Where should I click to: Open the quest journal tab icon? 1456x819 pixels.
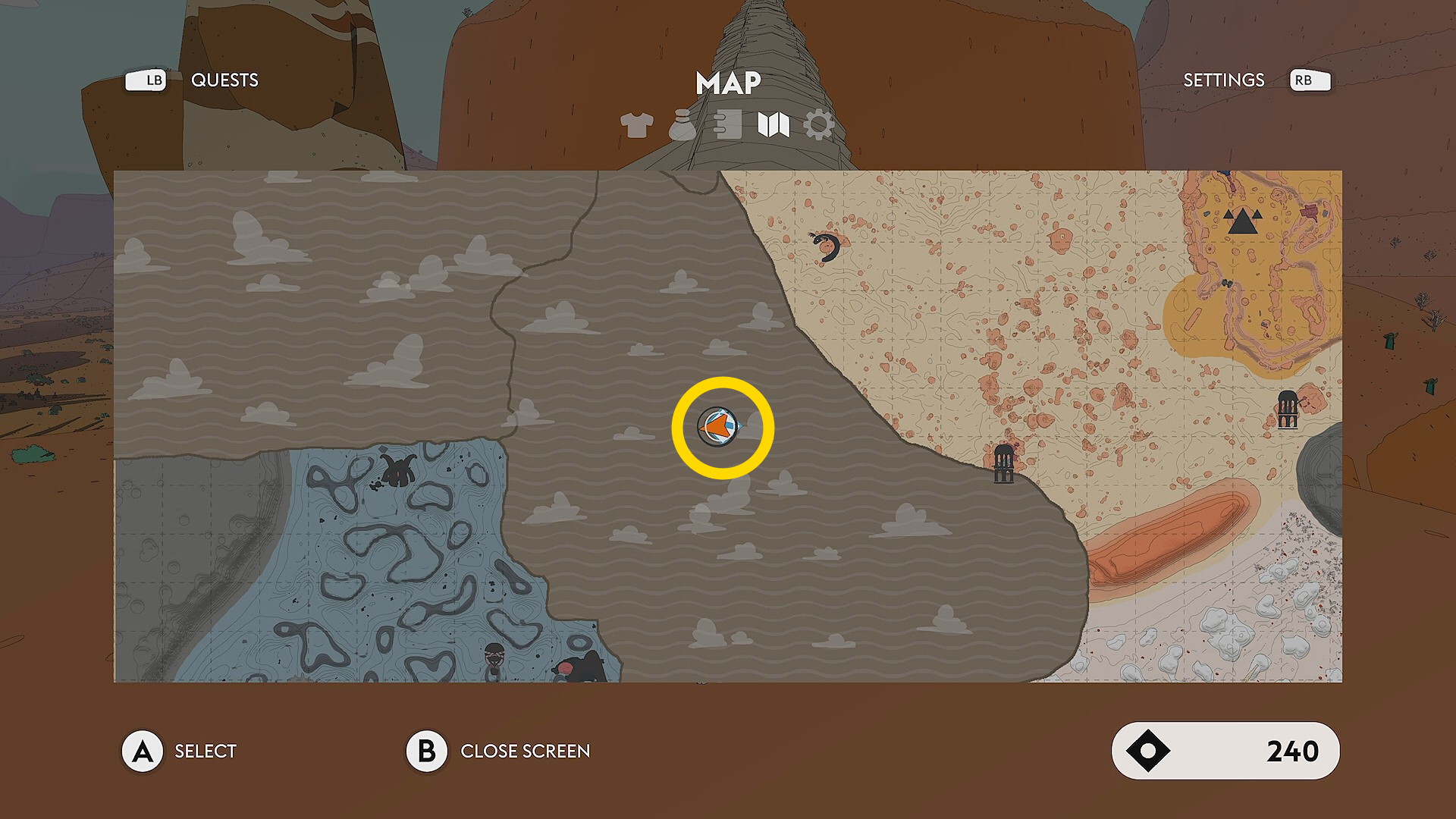[x=728, y=125]
